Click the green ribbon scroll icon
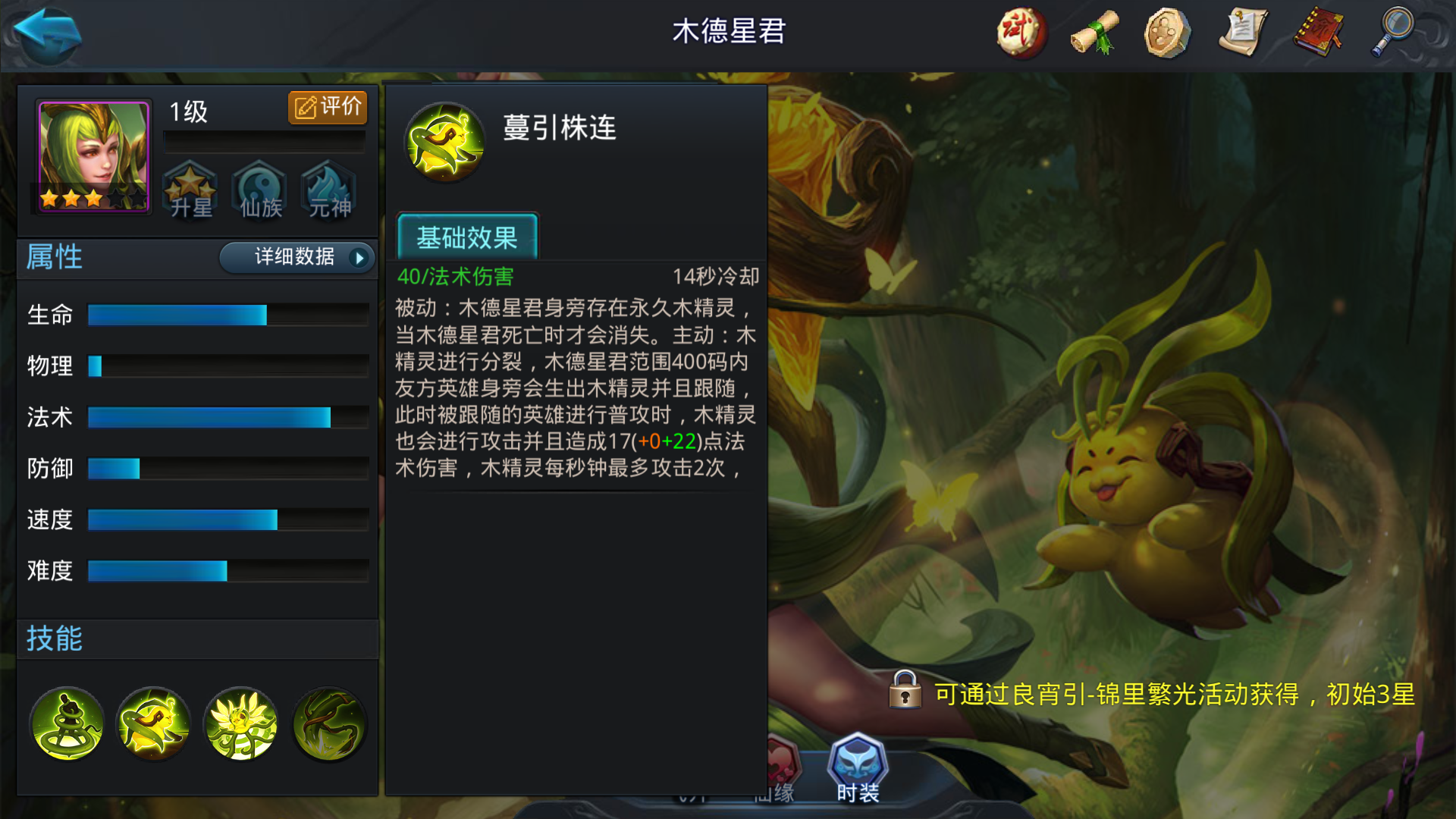The width and height of the screenshot is (1456, 819). [1093, 33]
